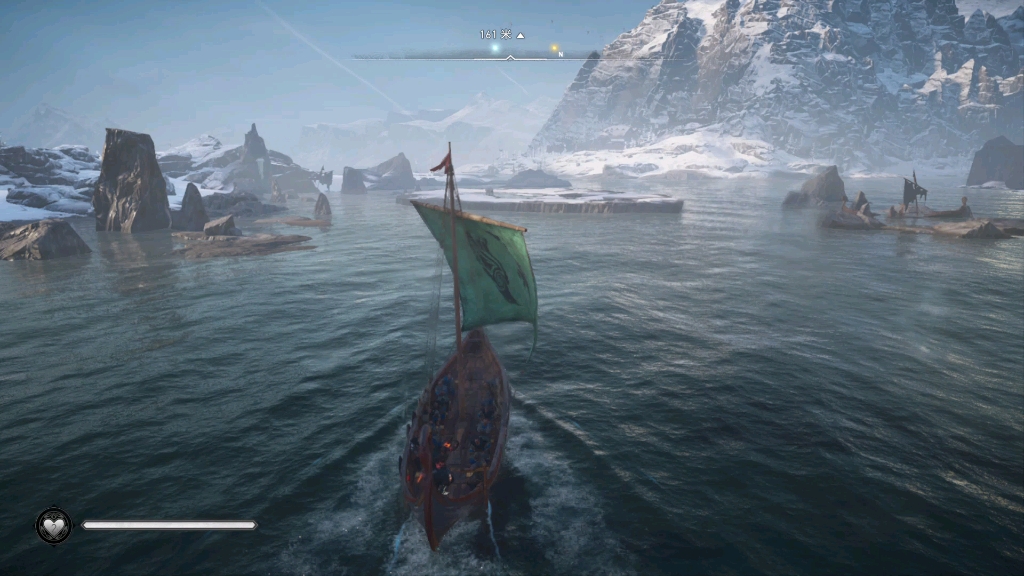The image size is (1024, 576).
Task: Select the glowing blue marker on the compass
Action: (x=494, y=47)
